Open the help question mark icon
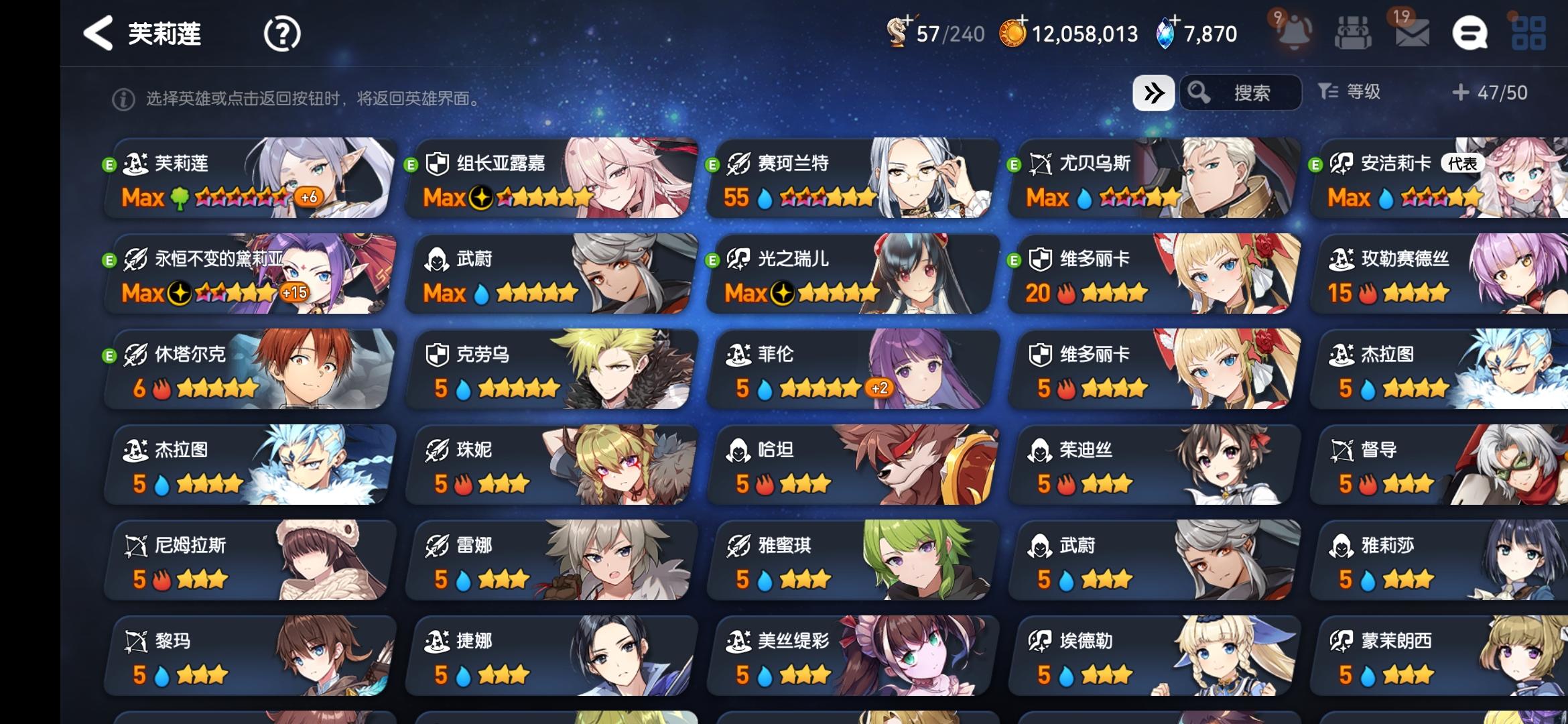The height and width of the screenshot is (724, 1568). tap(282, 34)
